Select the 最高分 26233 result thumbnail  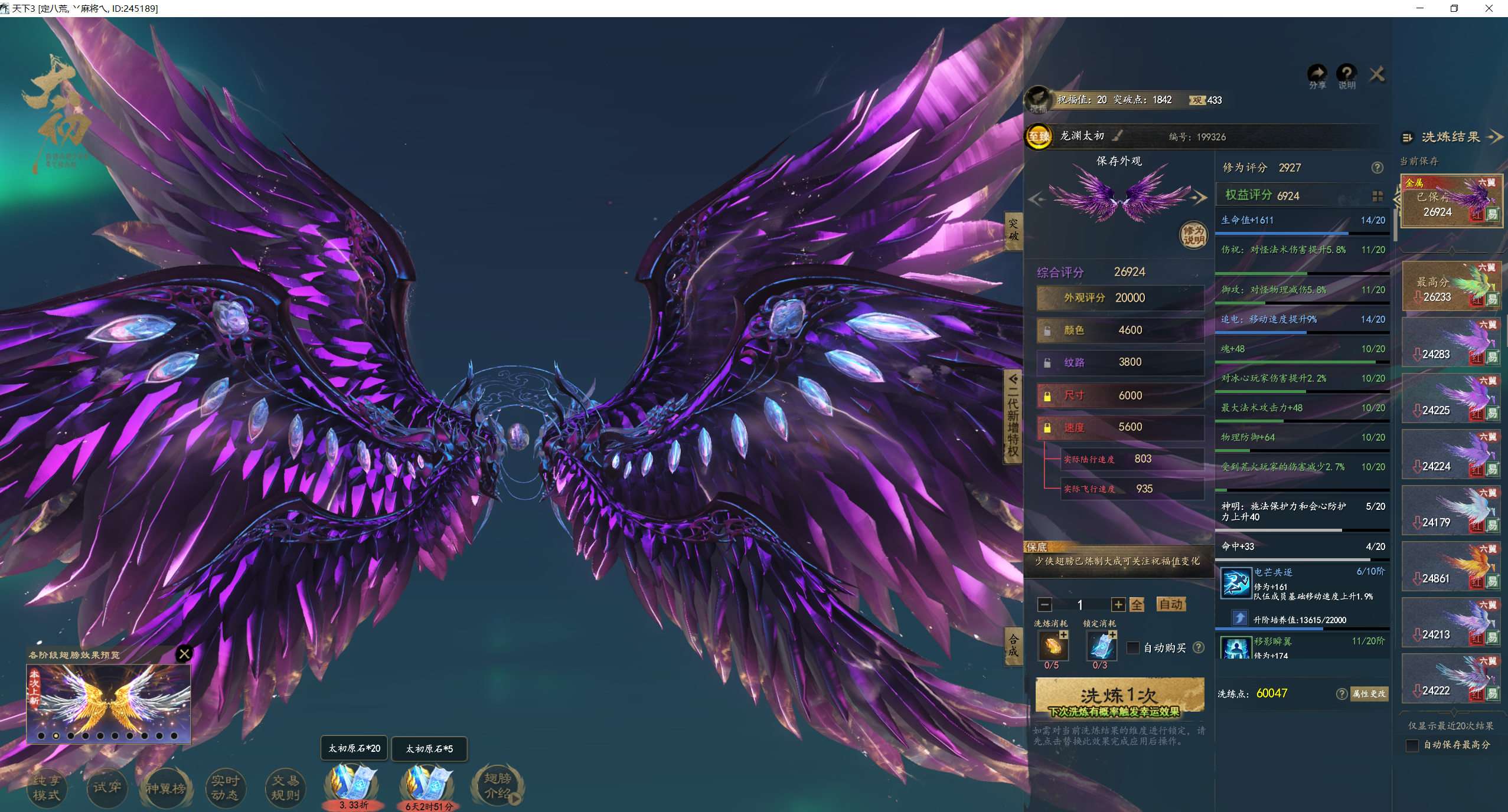(x=1451, y=287)
